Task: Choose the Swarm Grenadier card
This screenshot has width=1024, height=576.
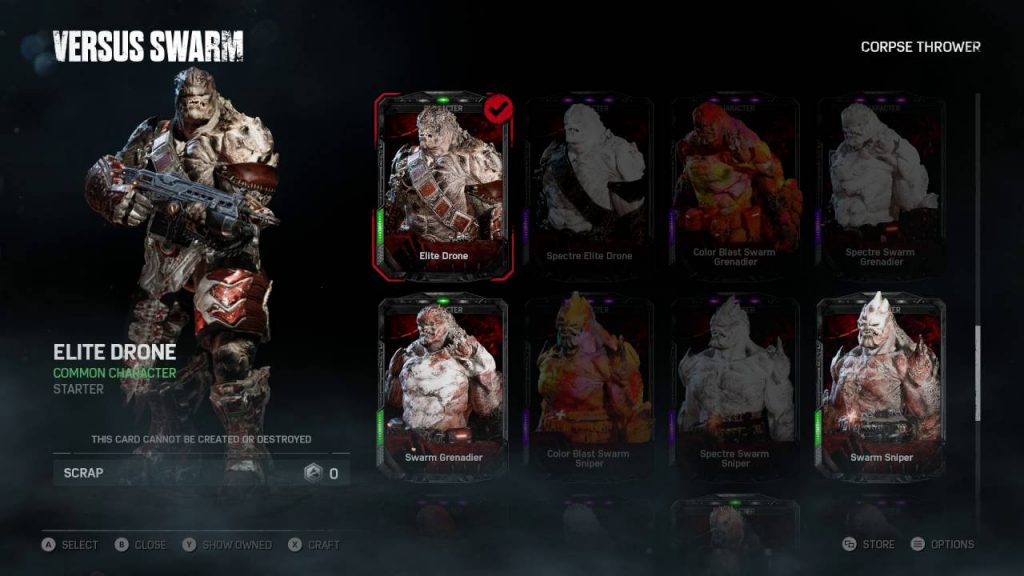Action: tap(444, 387)
